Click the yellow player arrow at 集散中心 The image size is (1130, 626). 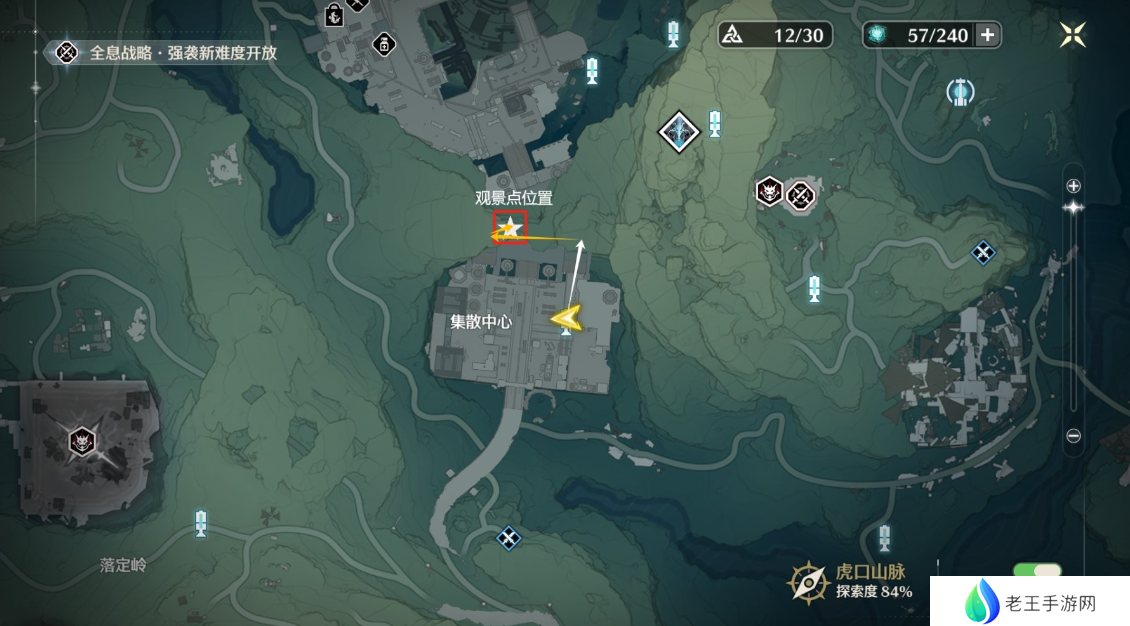click(x=566, y=319)
